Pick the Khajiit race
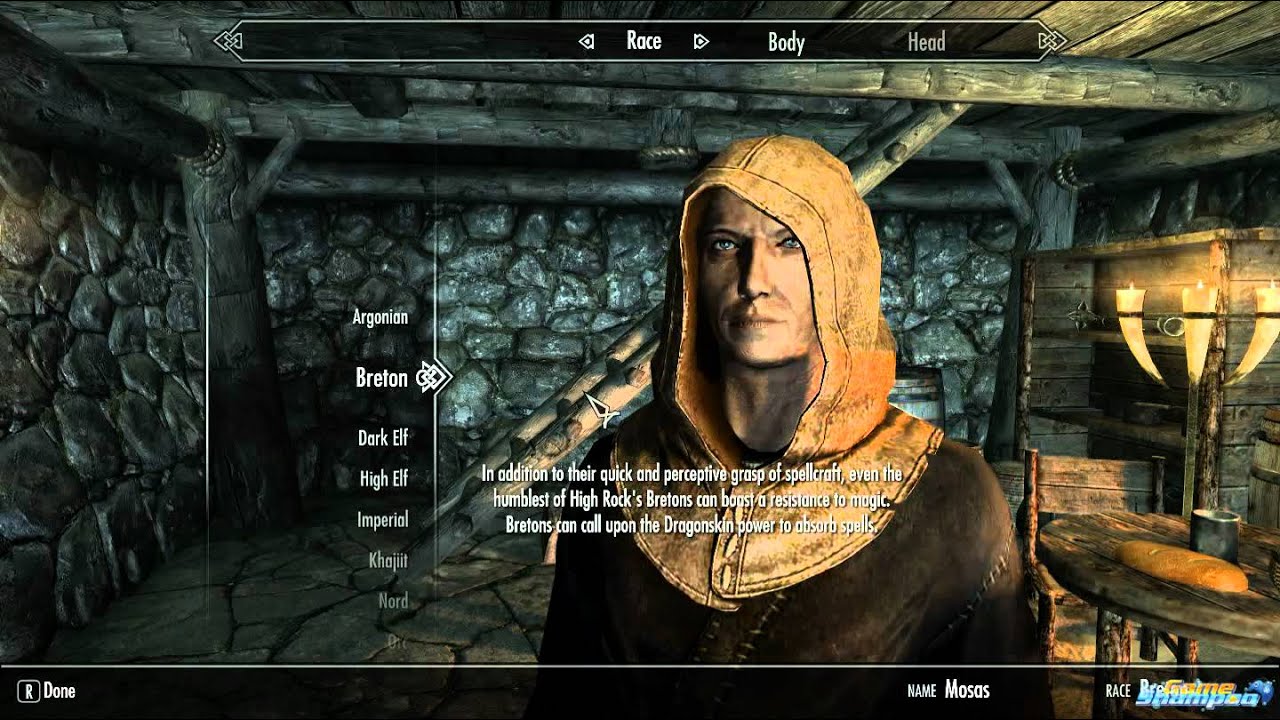1280x720 pixels. pyautogui.click(x=388, y=560)
